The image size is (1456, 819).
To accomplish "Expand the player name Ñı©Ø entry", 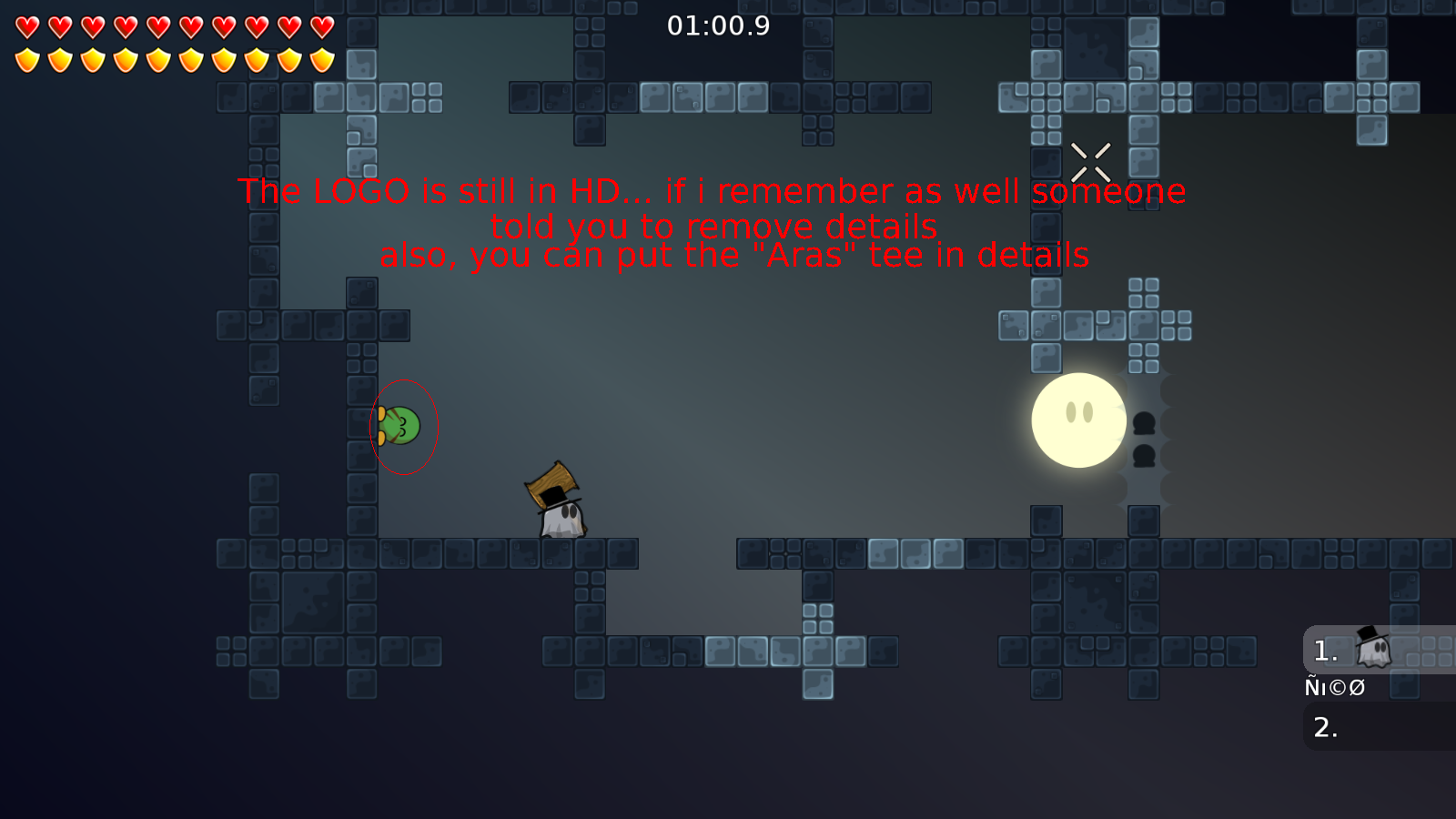I will coord(1334,687).
